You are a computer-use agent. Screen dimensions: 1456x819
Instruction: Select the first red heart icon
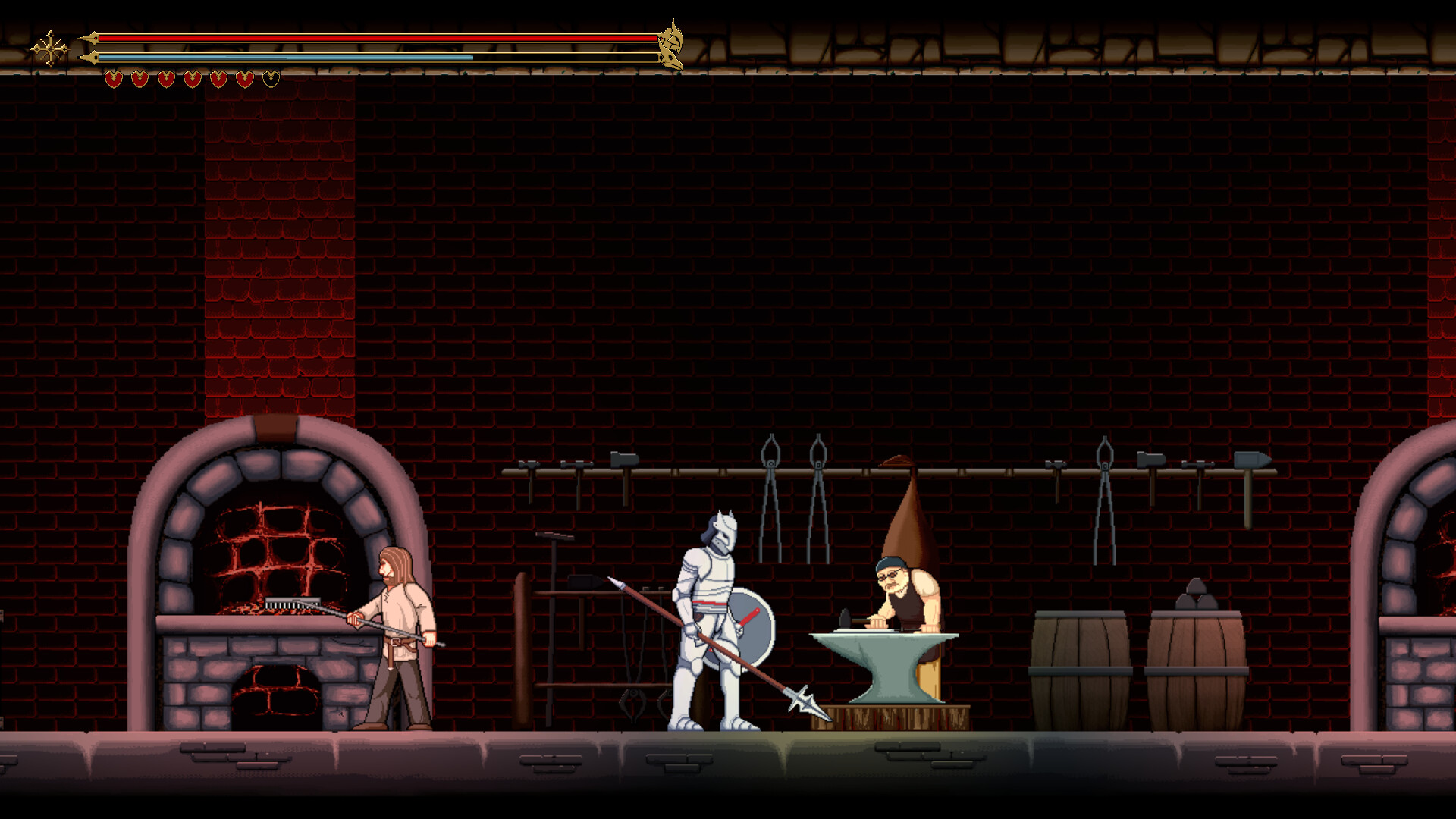coord(115,77)
